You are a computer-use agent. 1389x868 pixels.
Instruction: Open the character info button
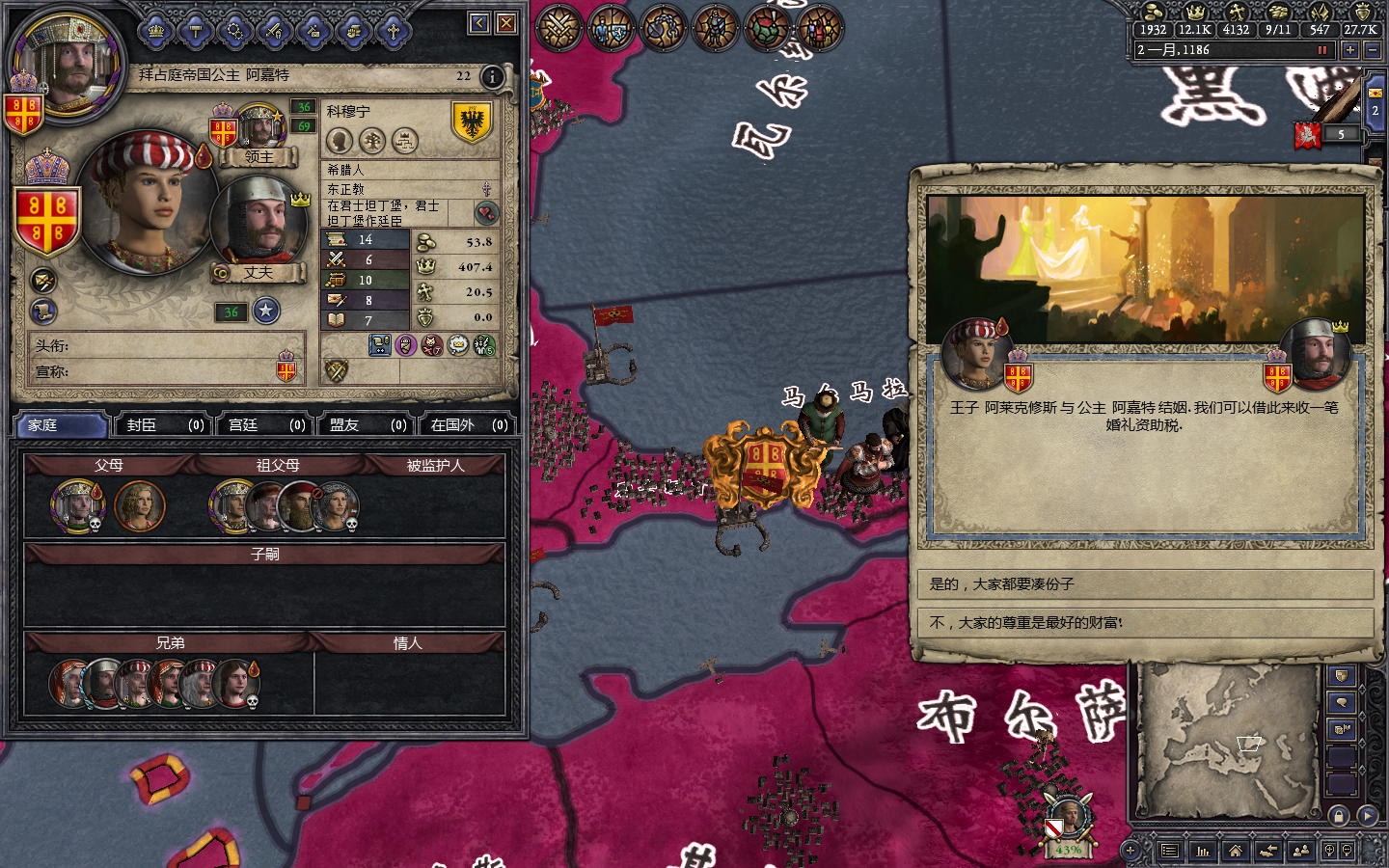(492, 77)
